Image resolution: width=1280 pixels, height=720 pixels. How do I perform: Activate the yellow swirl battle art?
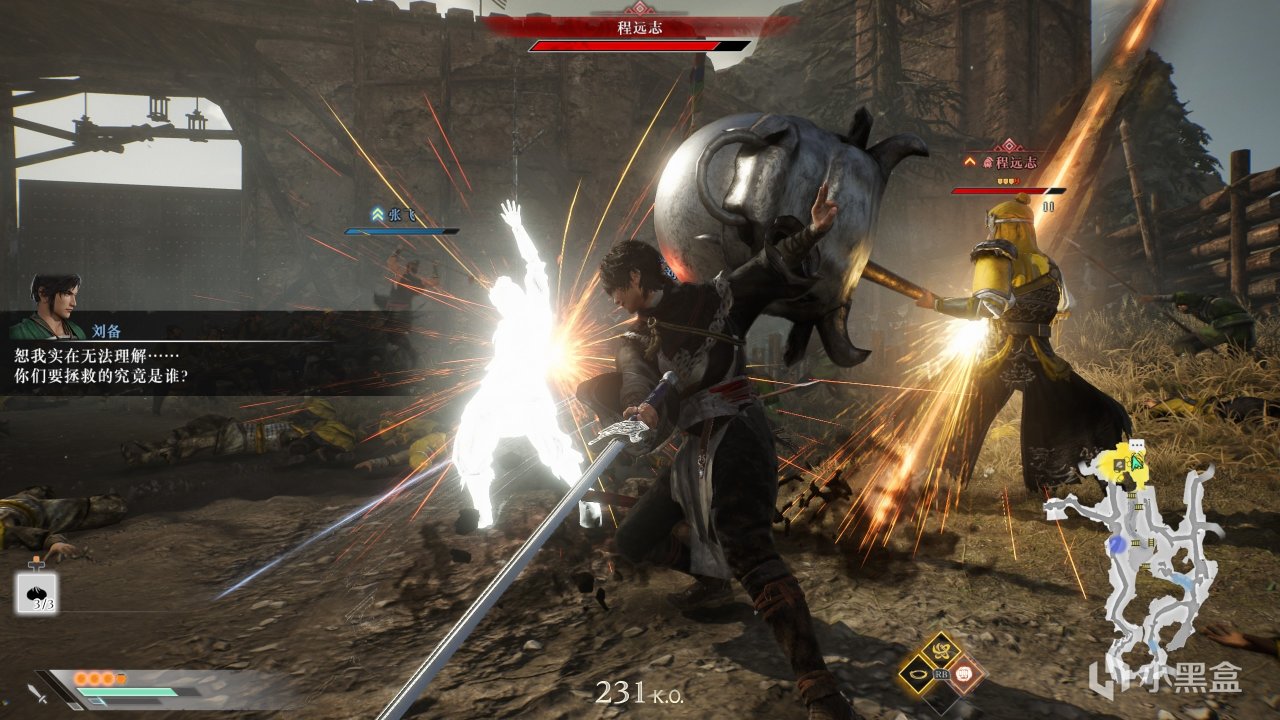pos(940,650)
